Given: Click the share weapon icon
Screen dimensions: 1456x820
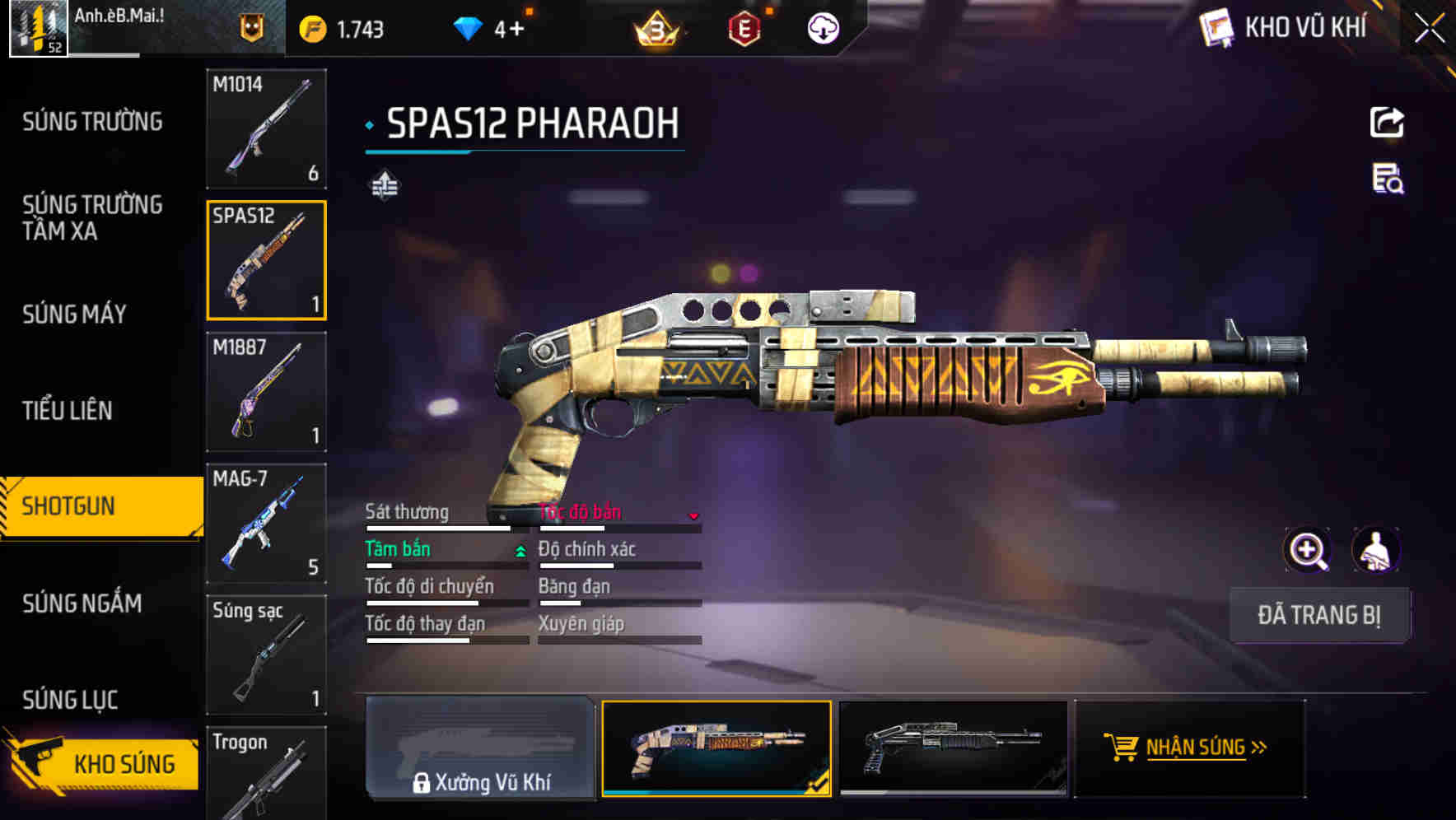Looking at the screenshot, I should [x=1388, y=122].
